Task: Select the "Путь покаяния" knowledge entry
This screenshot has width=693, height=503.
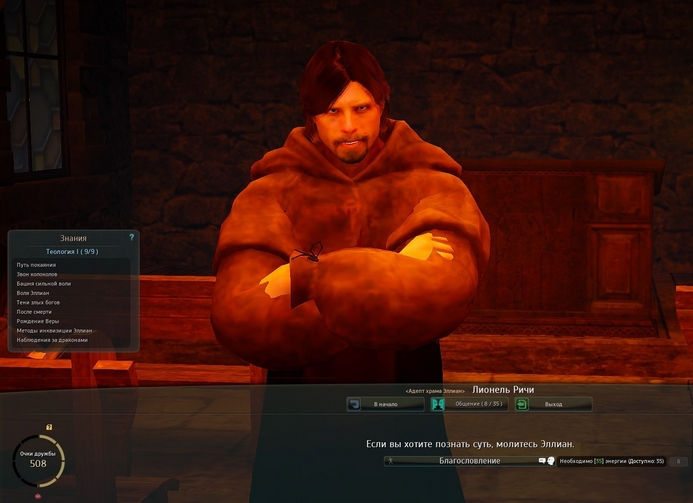Action: (37, 265)
